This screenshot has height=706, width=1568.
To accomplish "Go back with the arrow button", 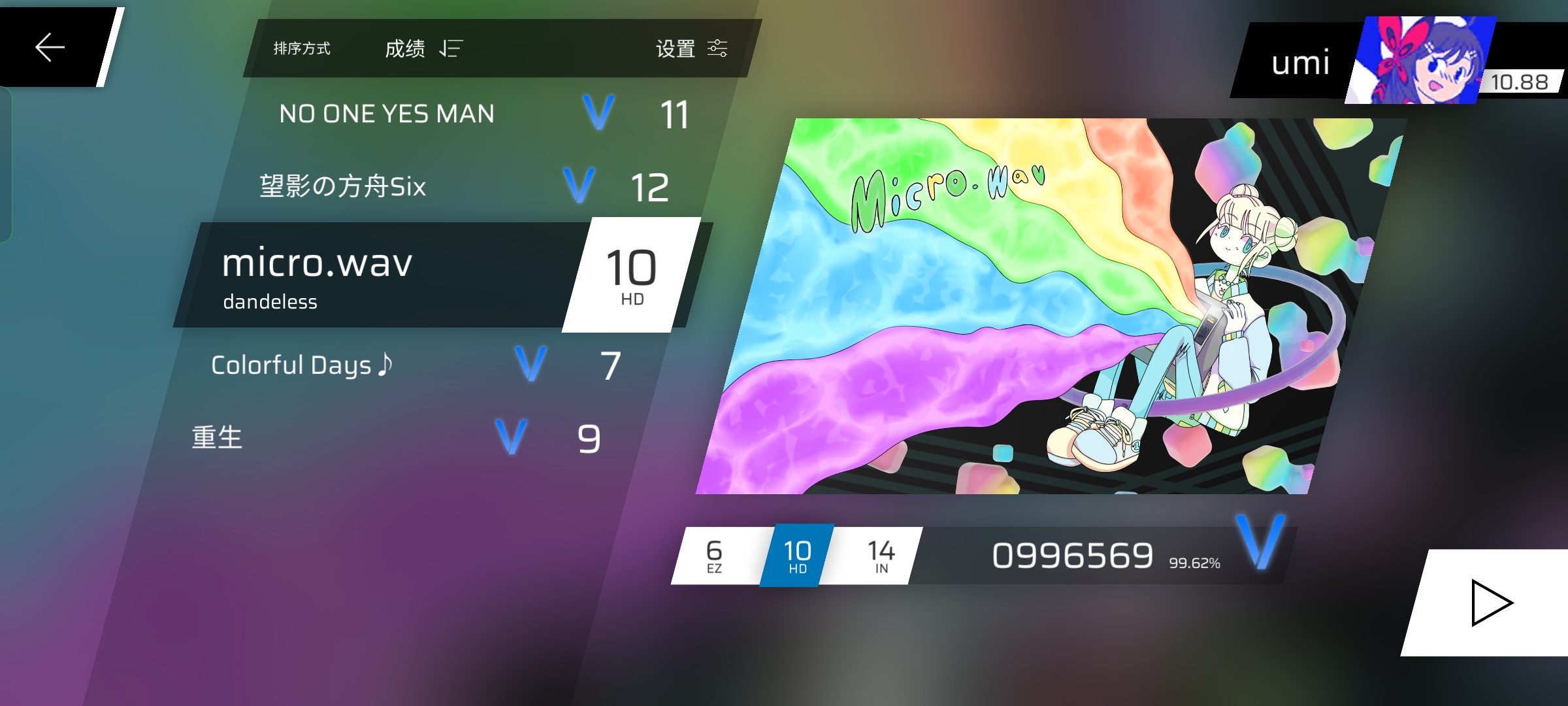I will click(x=50, y=47).
